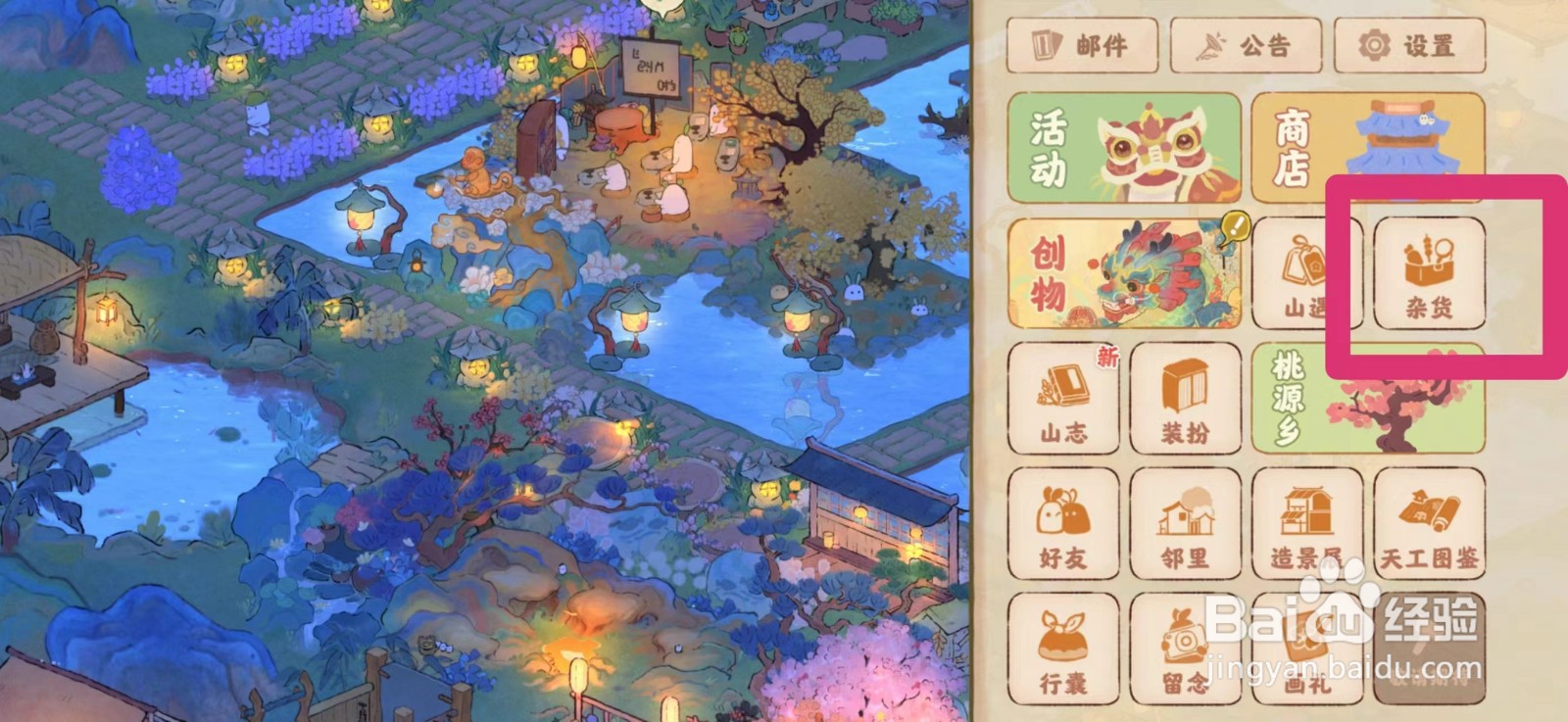Enter the 商店 shop
This screenshot has width=1568, height=722.
tap(1367, 149)
